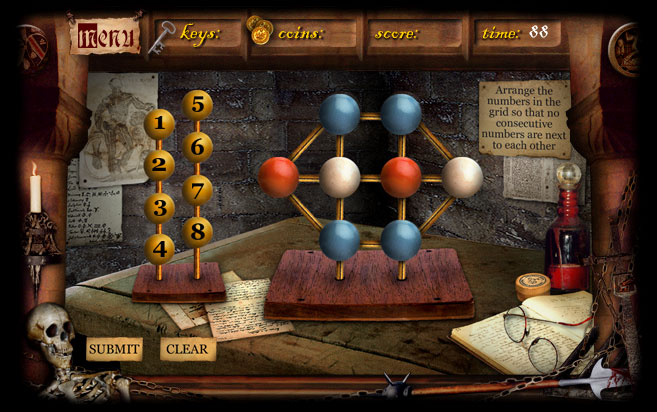Select the gold ball numbered 5
Image resolution: width=657 pixels, height=412 pixels.
pyautogui.click(x=198, y=105)
